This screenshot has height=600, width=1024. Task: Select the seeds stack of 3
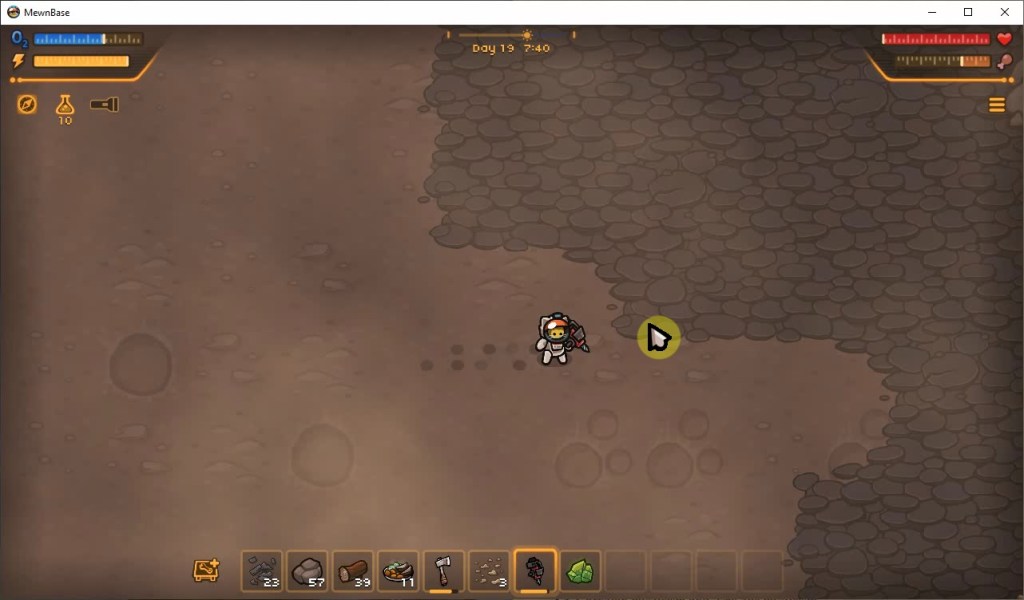(x=490, y=571)
